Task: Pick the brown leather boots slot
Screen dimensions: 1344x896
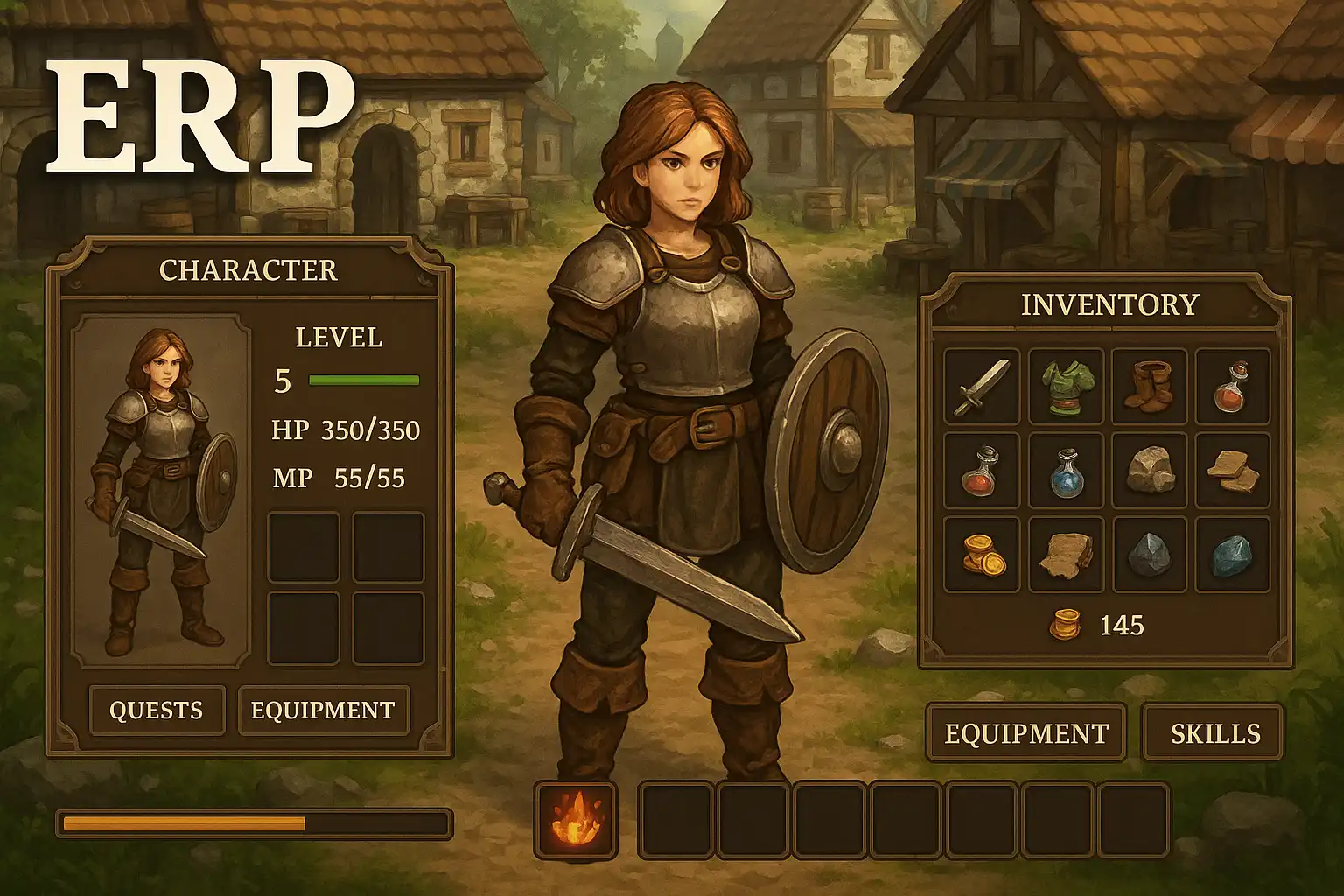Action: tap(1149, 387)
